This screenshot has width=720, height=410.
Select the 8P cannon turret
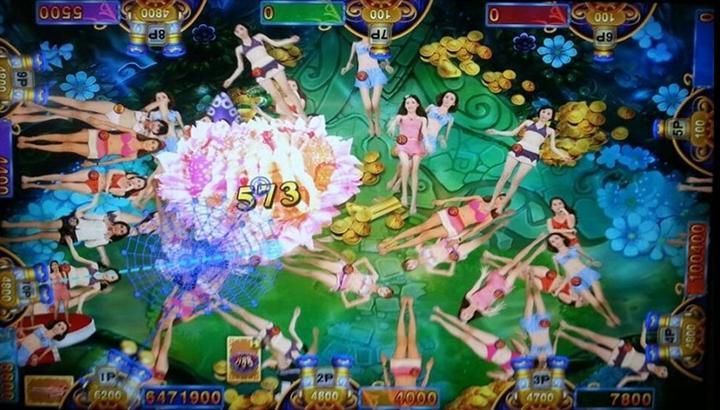pyautogui.click(x=156, y=28)
